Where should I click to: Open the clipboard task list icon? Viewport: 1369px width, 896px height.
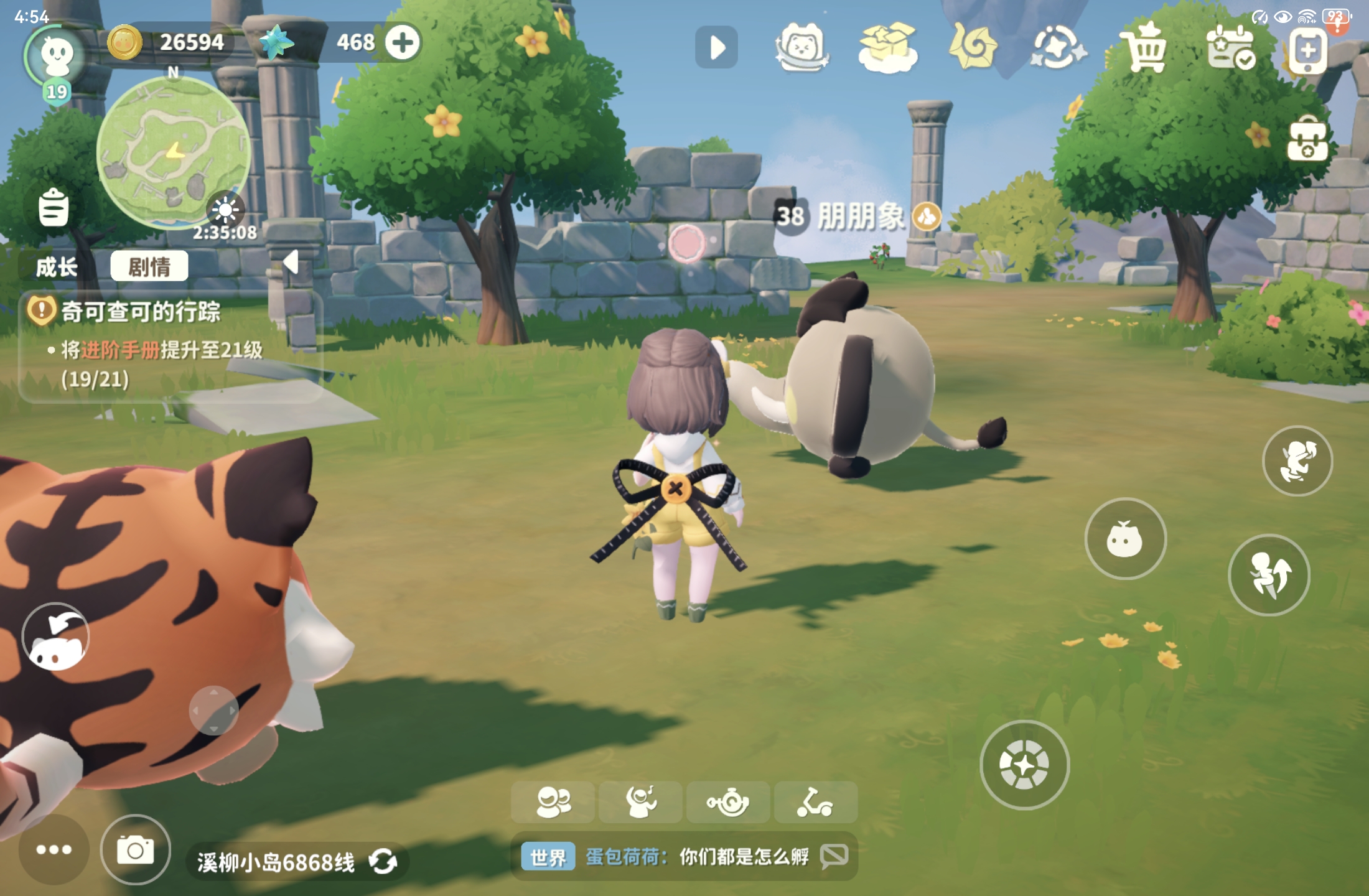point(54,207)
